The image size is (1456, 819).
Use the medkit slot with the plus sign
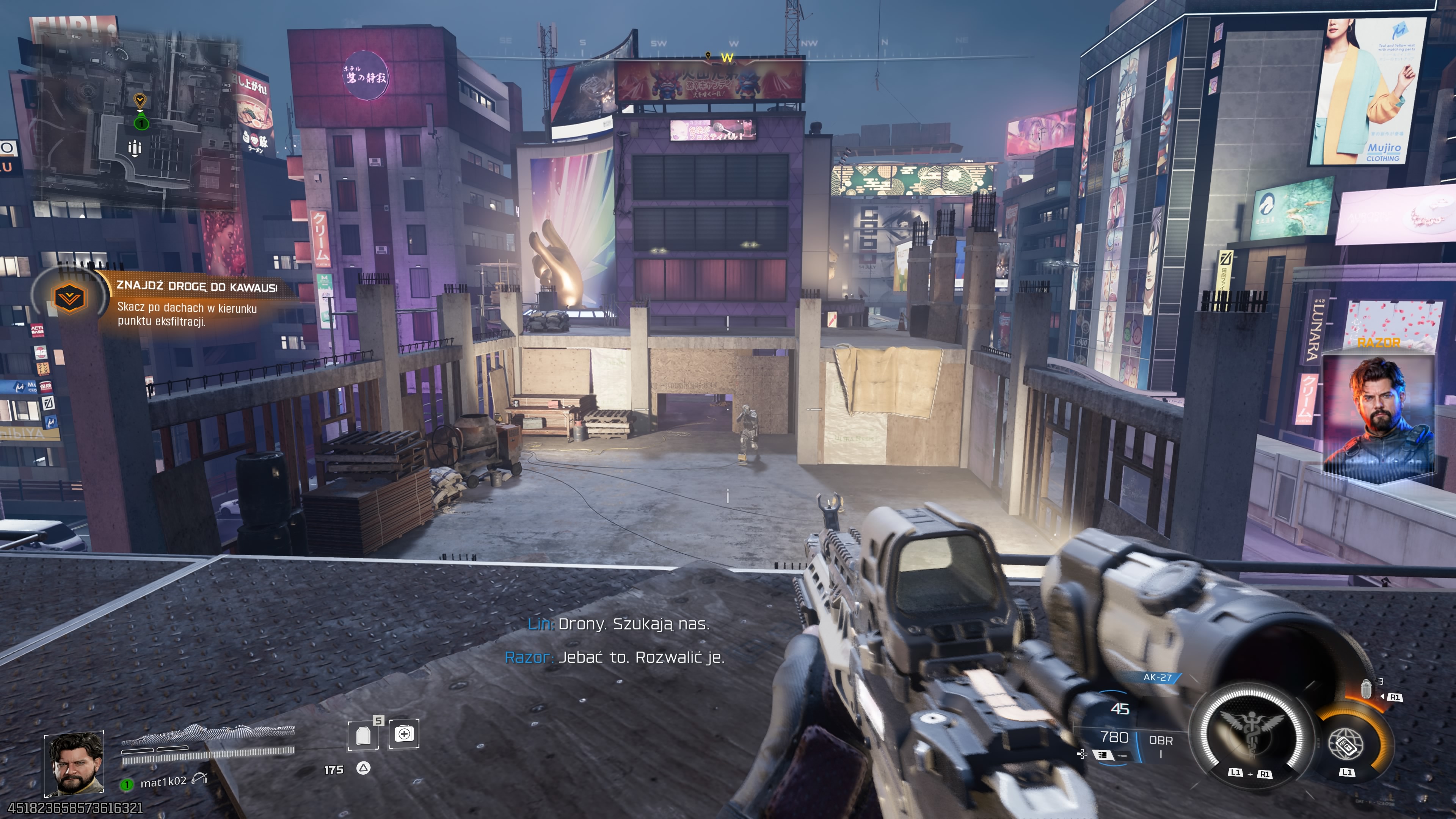tap(403, 734)
